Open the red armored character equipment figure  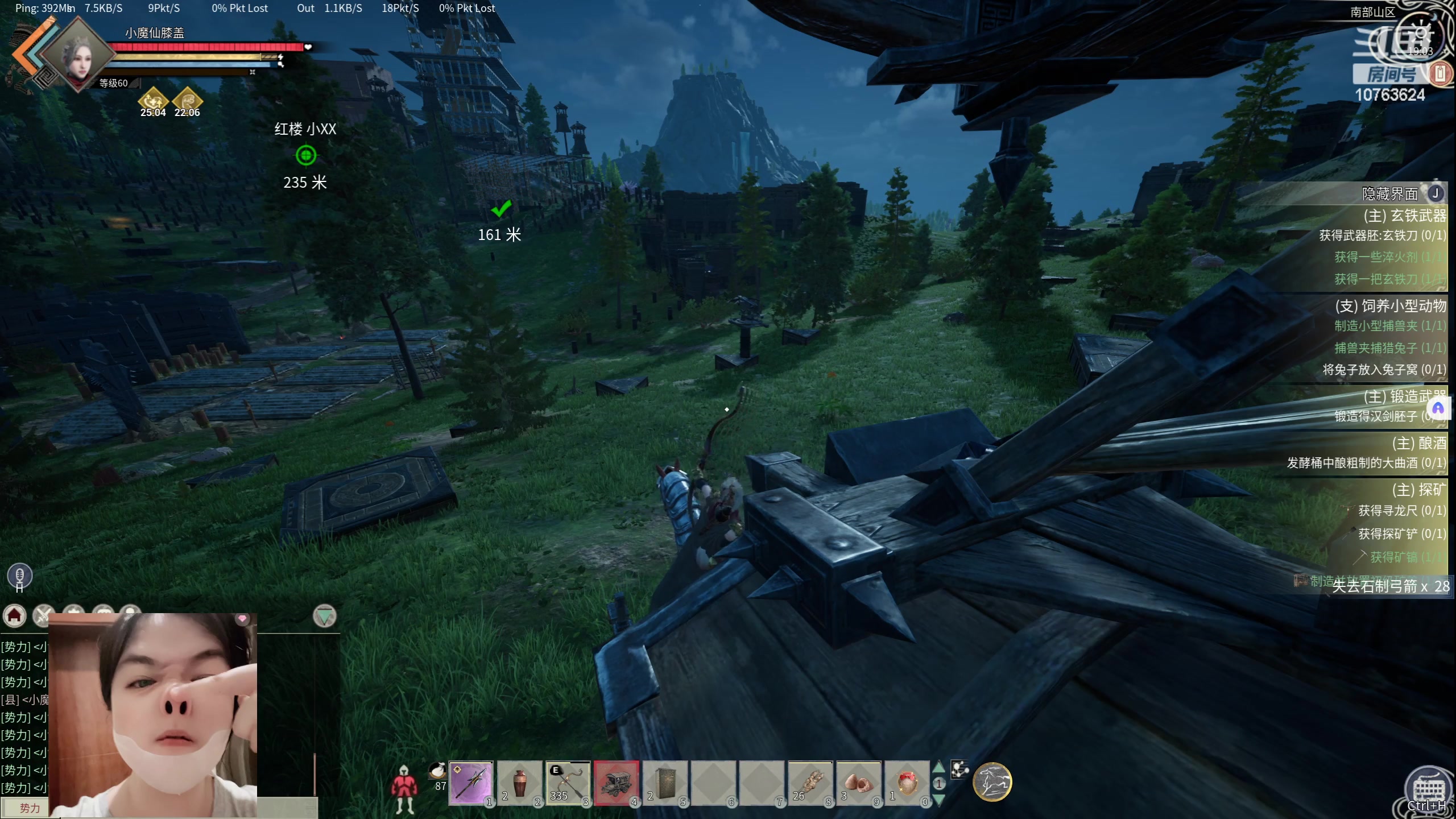[x=404, y=788]
